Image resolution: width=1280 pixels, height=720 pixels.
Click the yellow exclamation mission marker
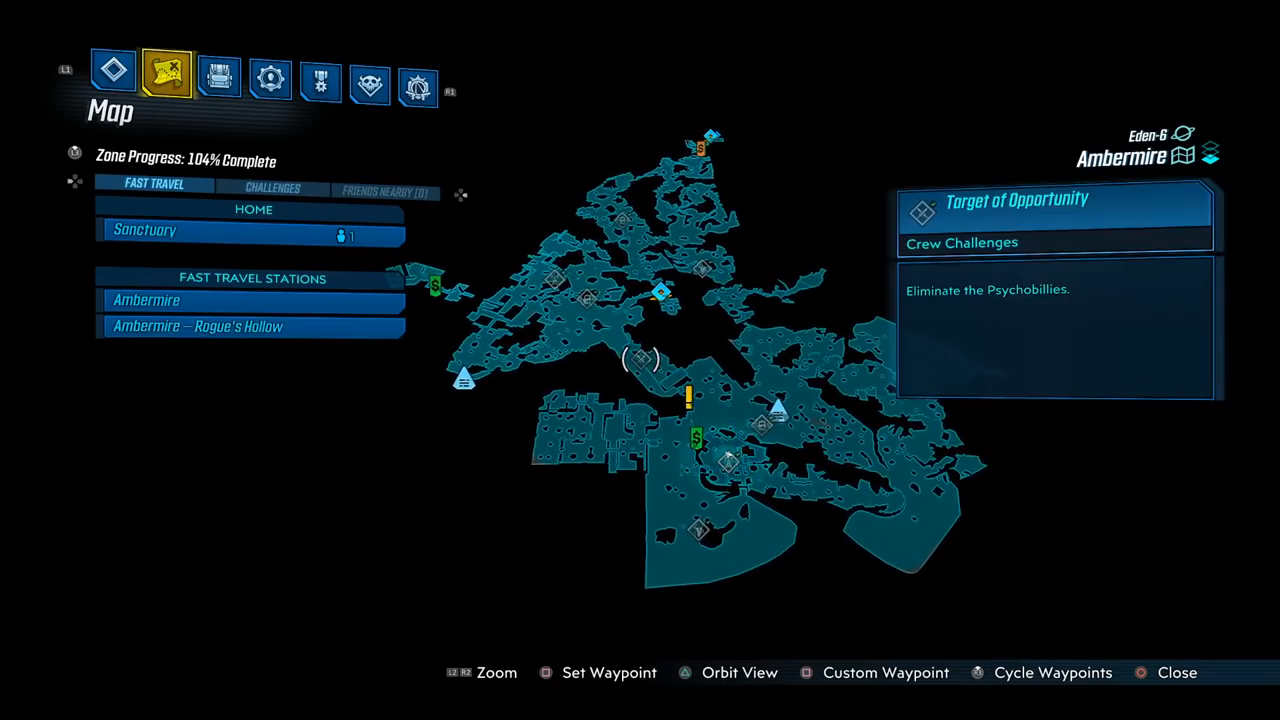pyautogui.click(x=689, y=397)
